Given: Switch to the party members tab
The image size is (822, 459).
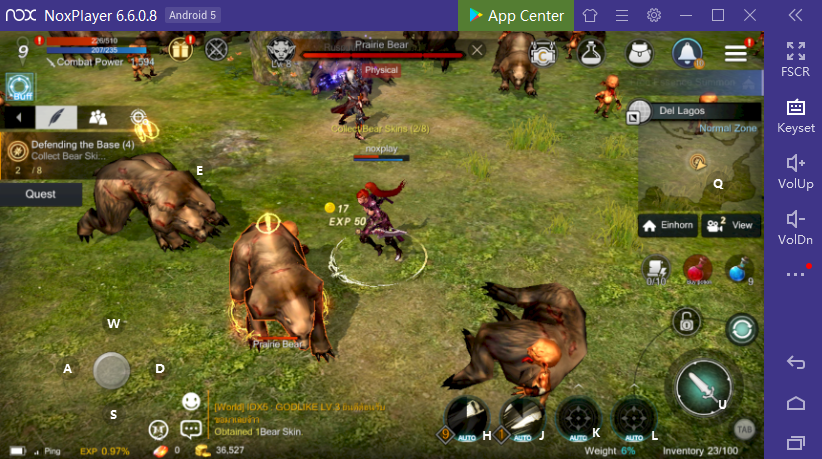Looking at the screenshot, I should click(x=97, y=117).
